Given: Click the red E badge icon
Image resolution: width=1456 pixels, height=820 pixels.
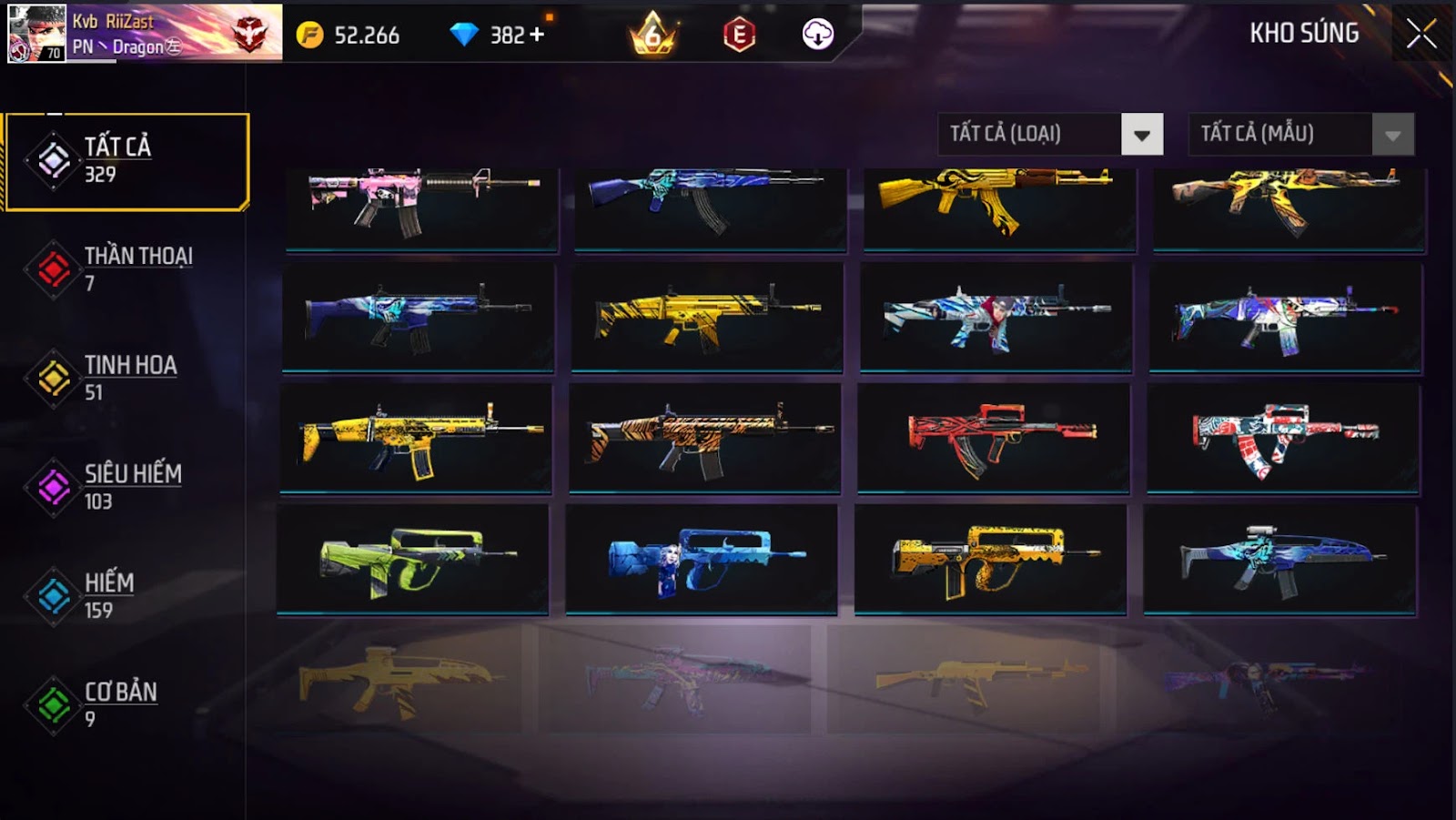Looking at the screenshot, I should tap(739, 35).
